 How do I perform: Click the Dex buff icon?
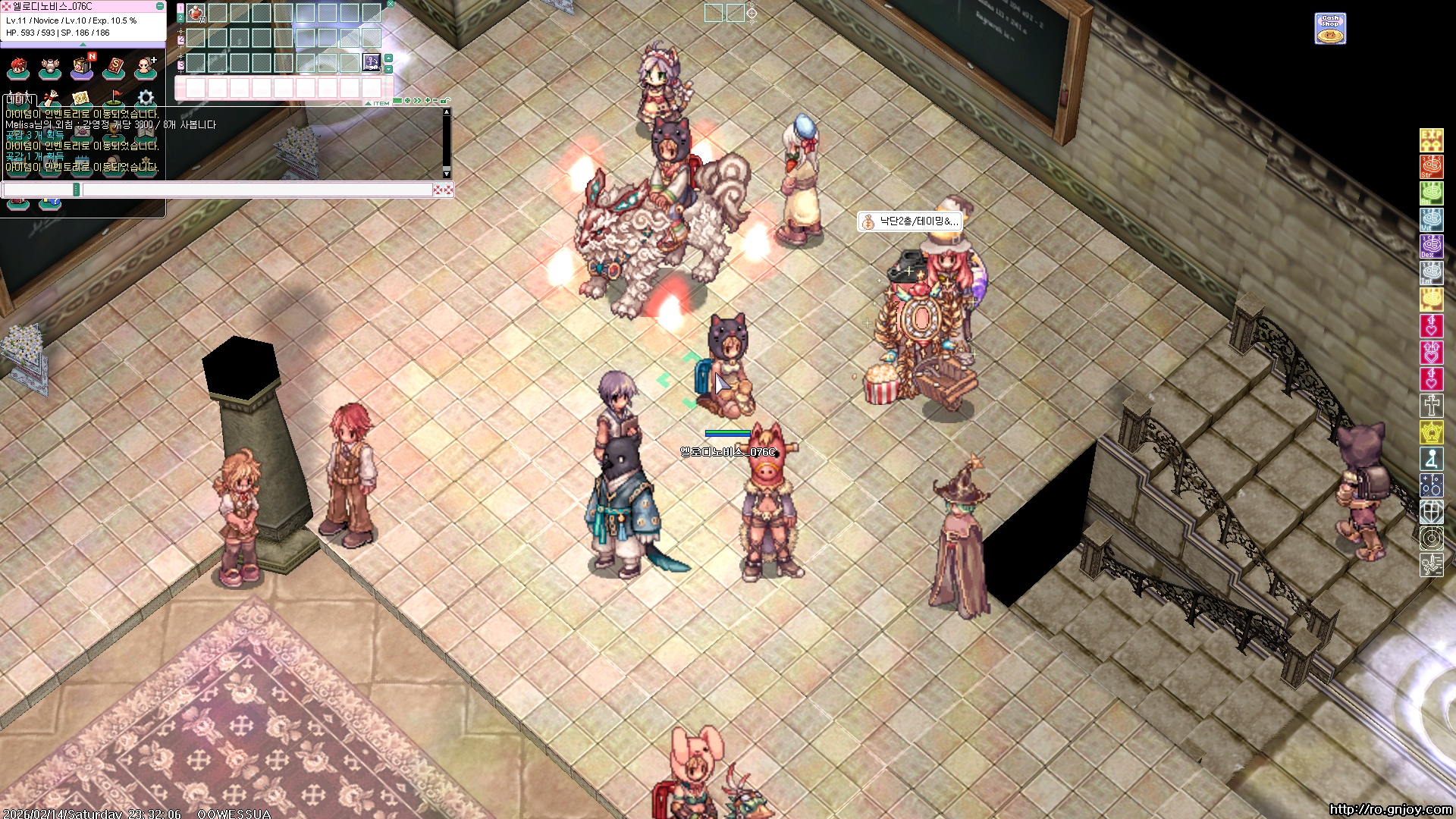coord(1431,246)
